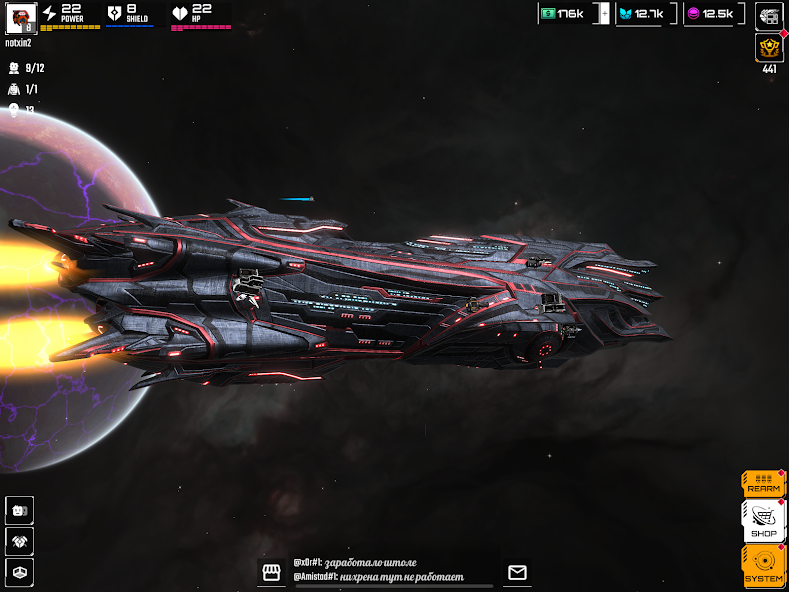Open the SYSTEM map
The height and width of the screenshot is (592, 789).
[763, 565]
